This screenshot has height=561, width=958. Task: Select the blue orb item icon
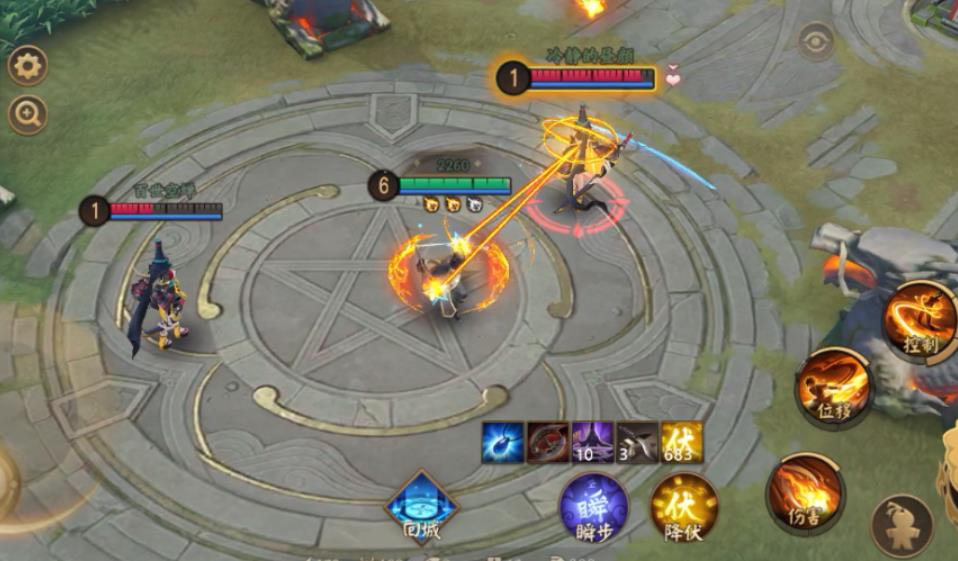(502, 442)
